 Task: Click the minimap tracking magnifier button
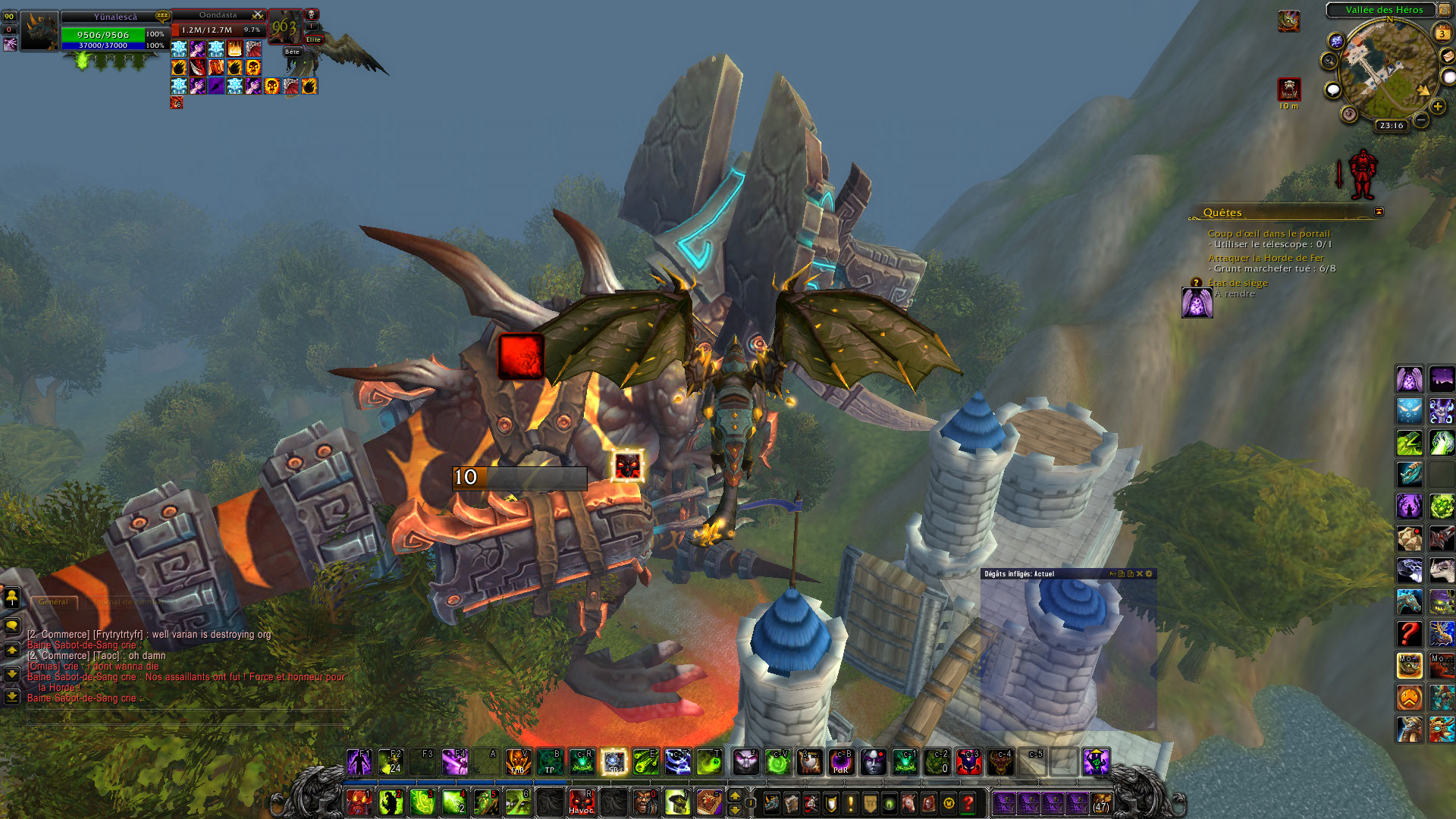pyautogui.click(x=1329, y=60)
